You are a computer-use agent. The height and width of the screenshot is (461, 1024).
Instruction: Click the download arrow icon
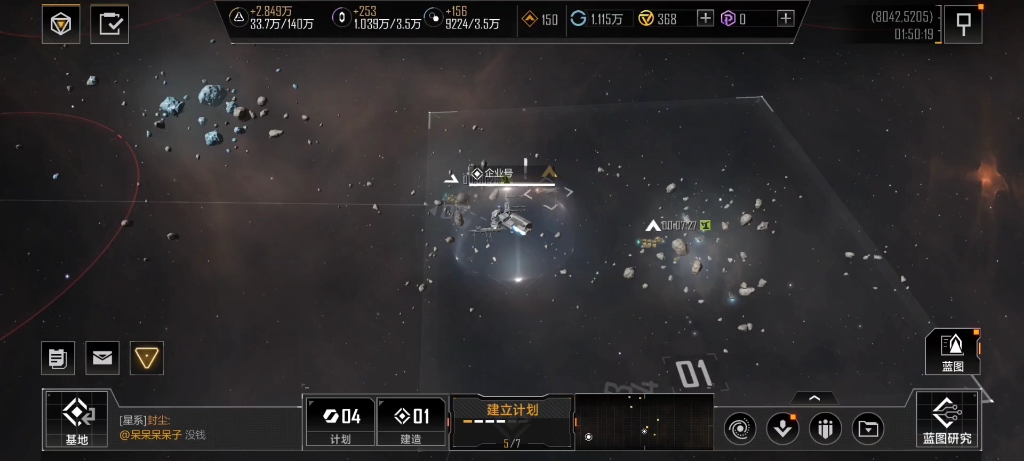pos(782,430)
